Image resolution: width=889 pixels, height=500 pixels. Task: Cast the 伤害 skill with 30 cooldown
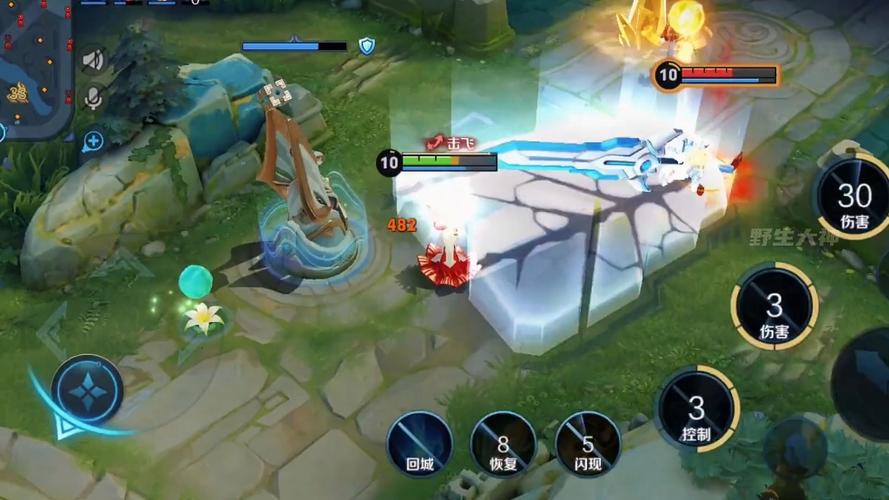click(x=853, y=198)
